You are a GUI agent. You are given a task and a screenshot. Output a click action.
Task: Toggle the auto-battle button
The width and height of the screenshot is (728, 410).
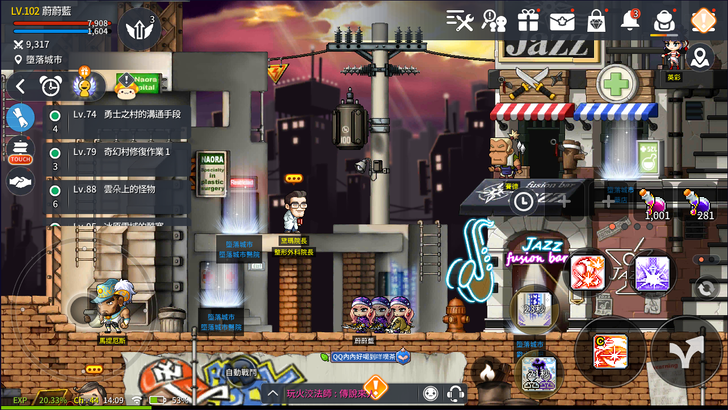coord(241,371)
